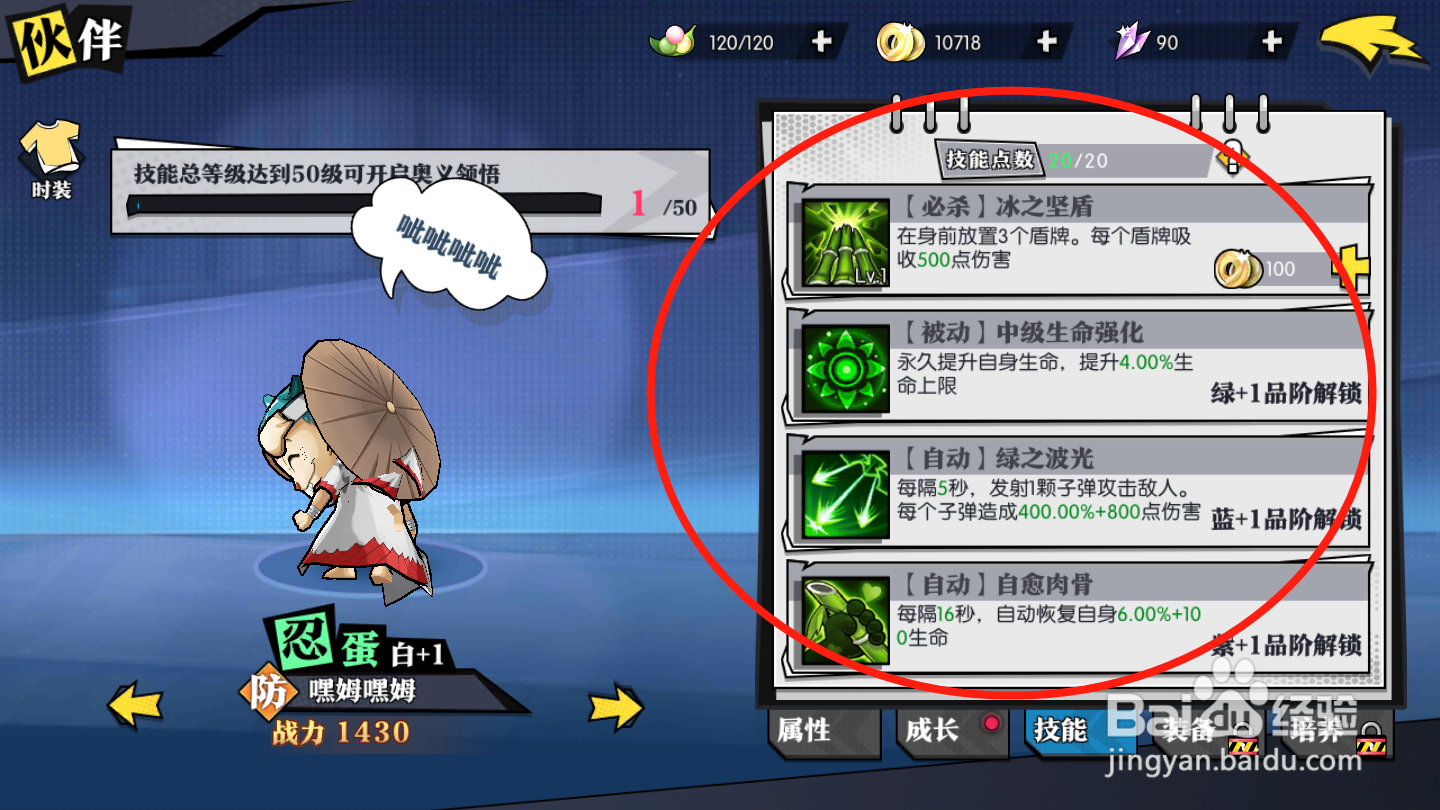Click the peach stamina currency icon

(x=675, y=41)
